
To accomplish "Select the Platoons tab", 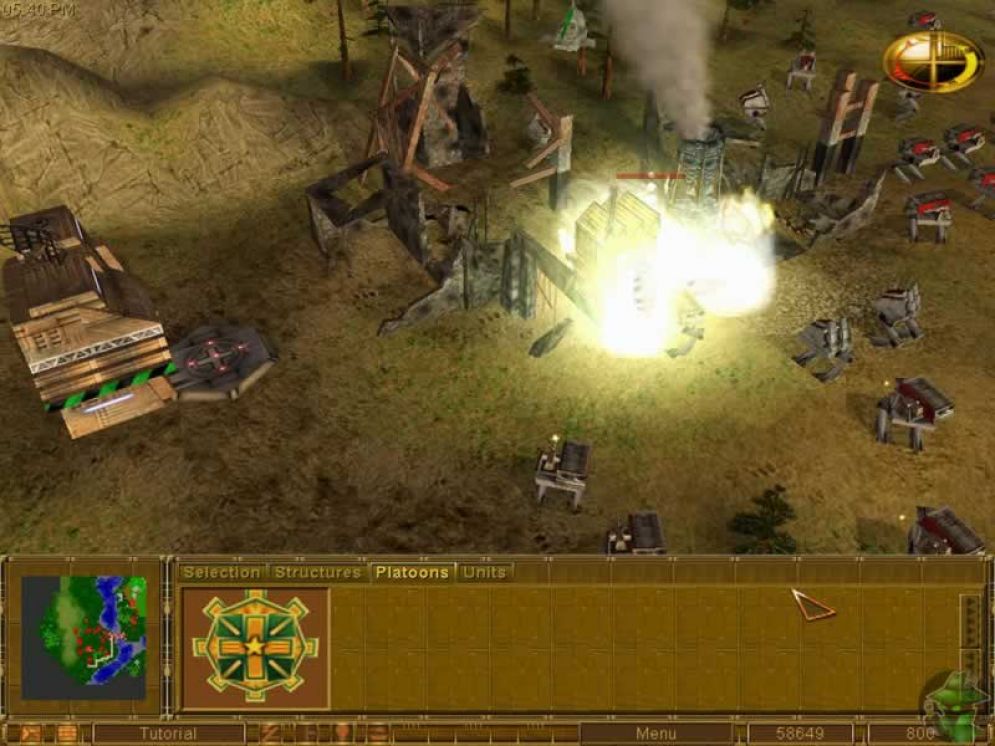I will pyautogui.click(x=412, y=572).
